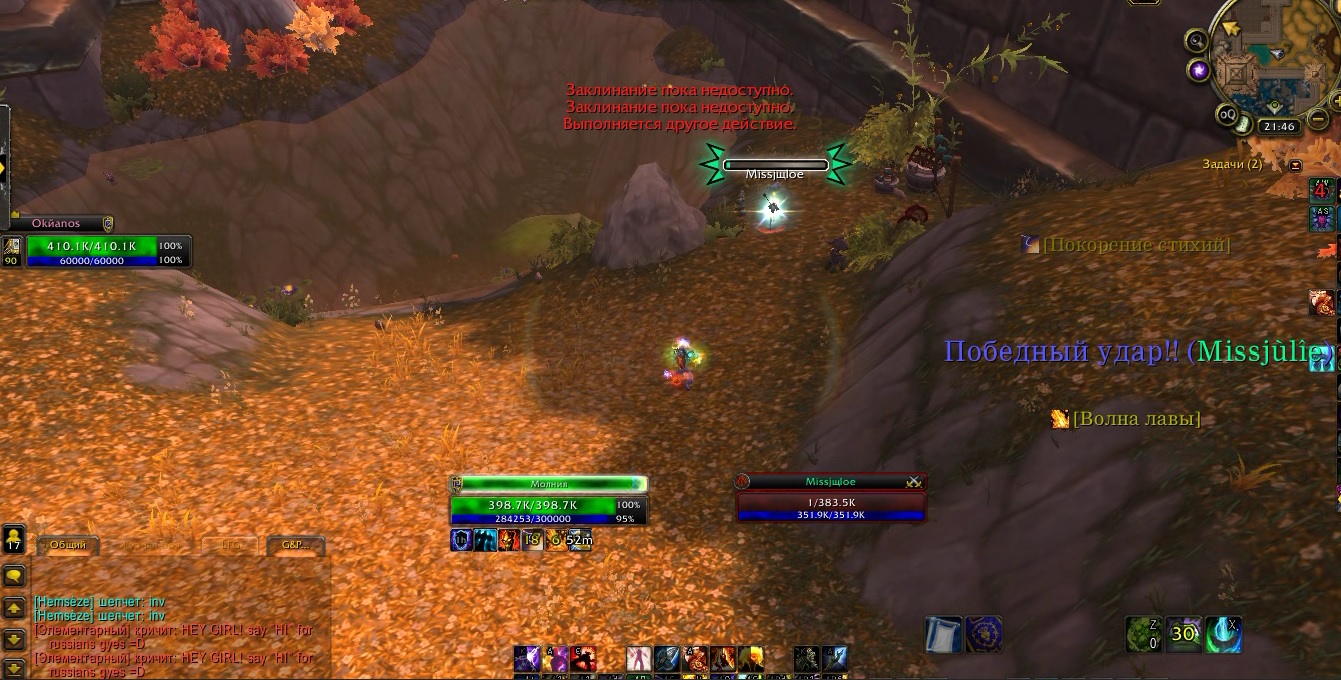Activate the blue Alliance banner icon

coord(984,634)
